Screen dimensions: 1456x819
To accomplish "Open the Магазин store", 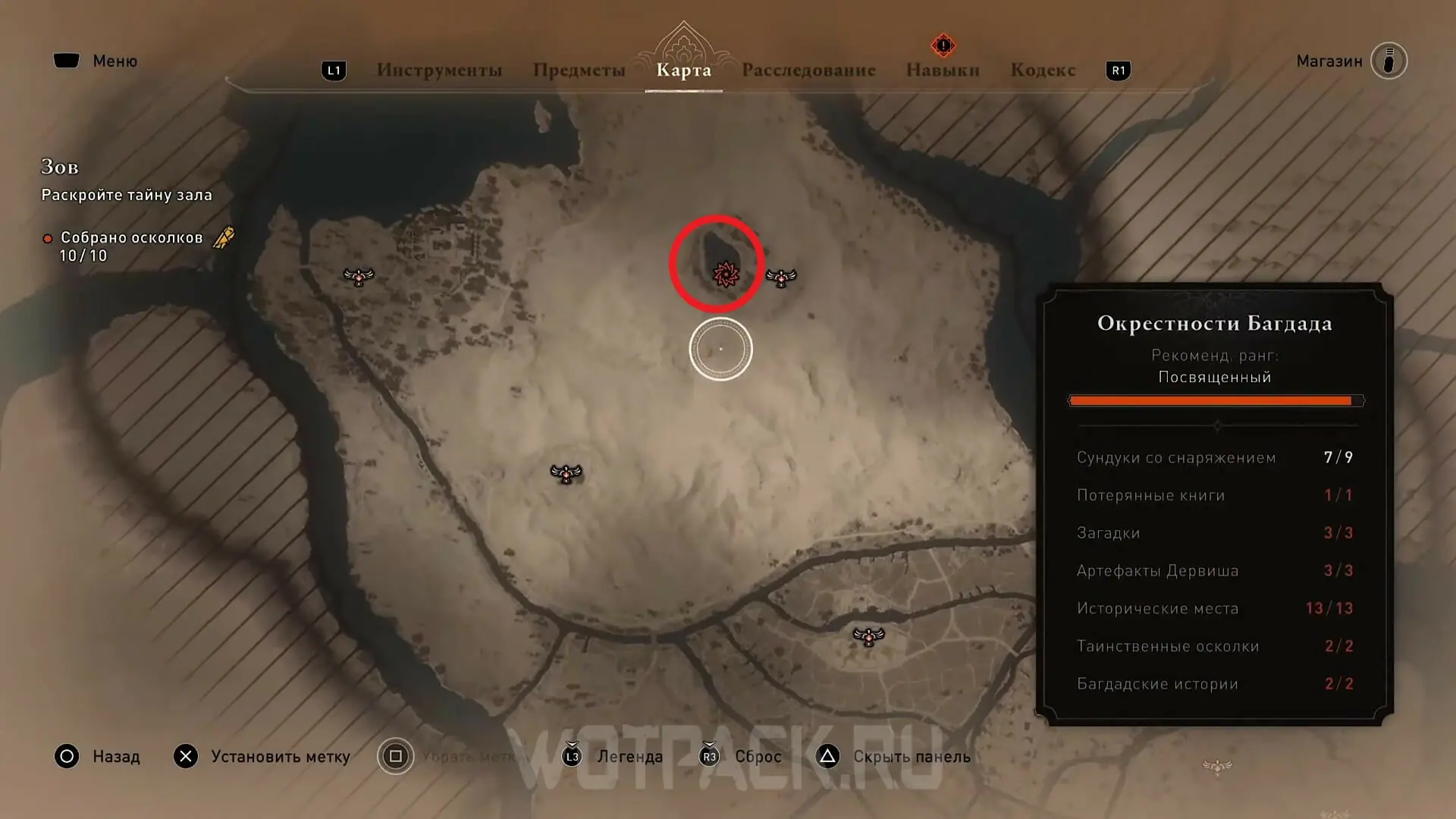I will point(1351,61).
